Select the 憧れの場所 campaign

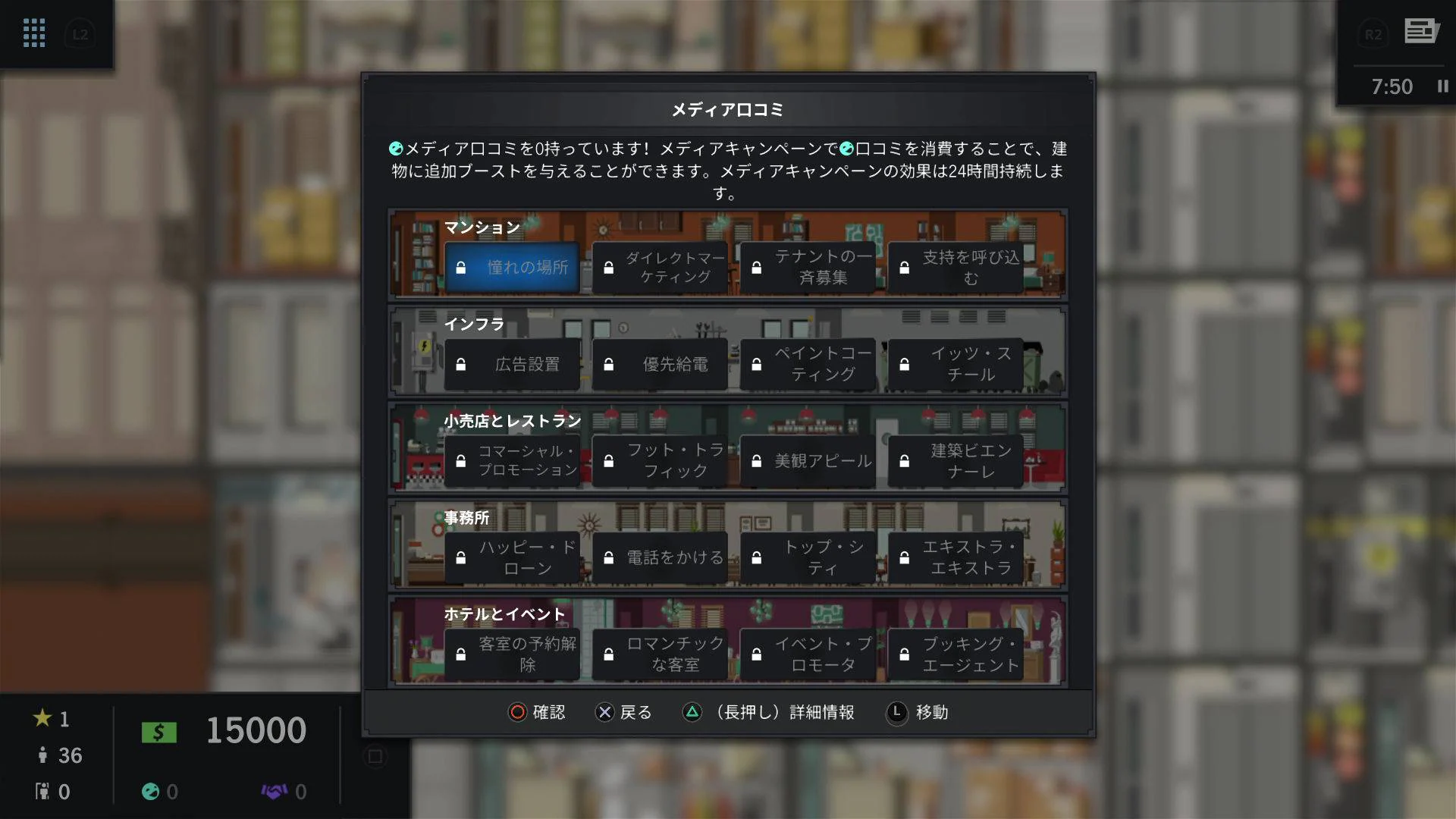[x=513, y=267]
